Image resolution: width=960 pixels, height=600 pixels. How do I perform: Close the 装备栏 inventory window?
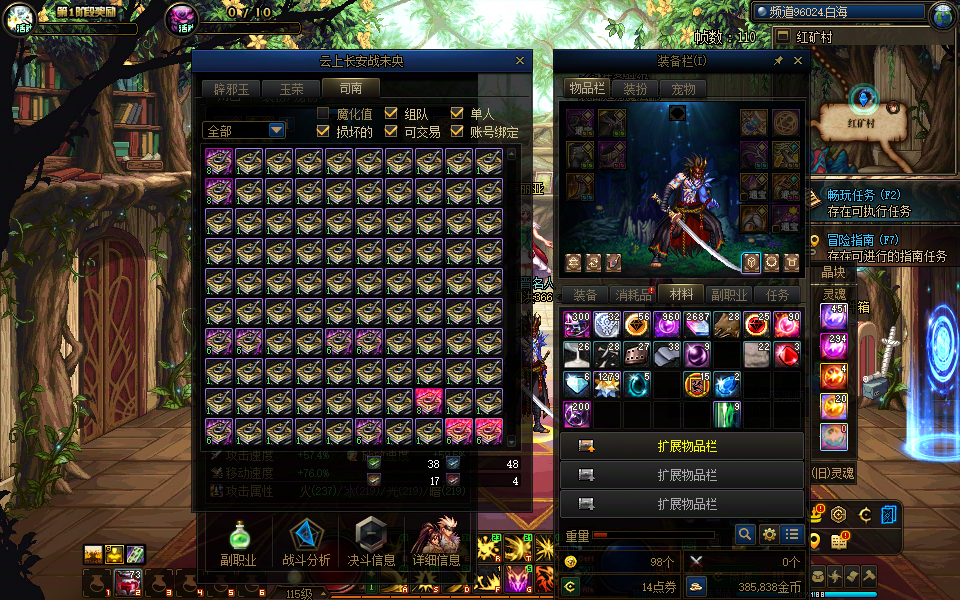coord(798,61)
